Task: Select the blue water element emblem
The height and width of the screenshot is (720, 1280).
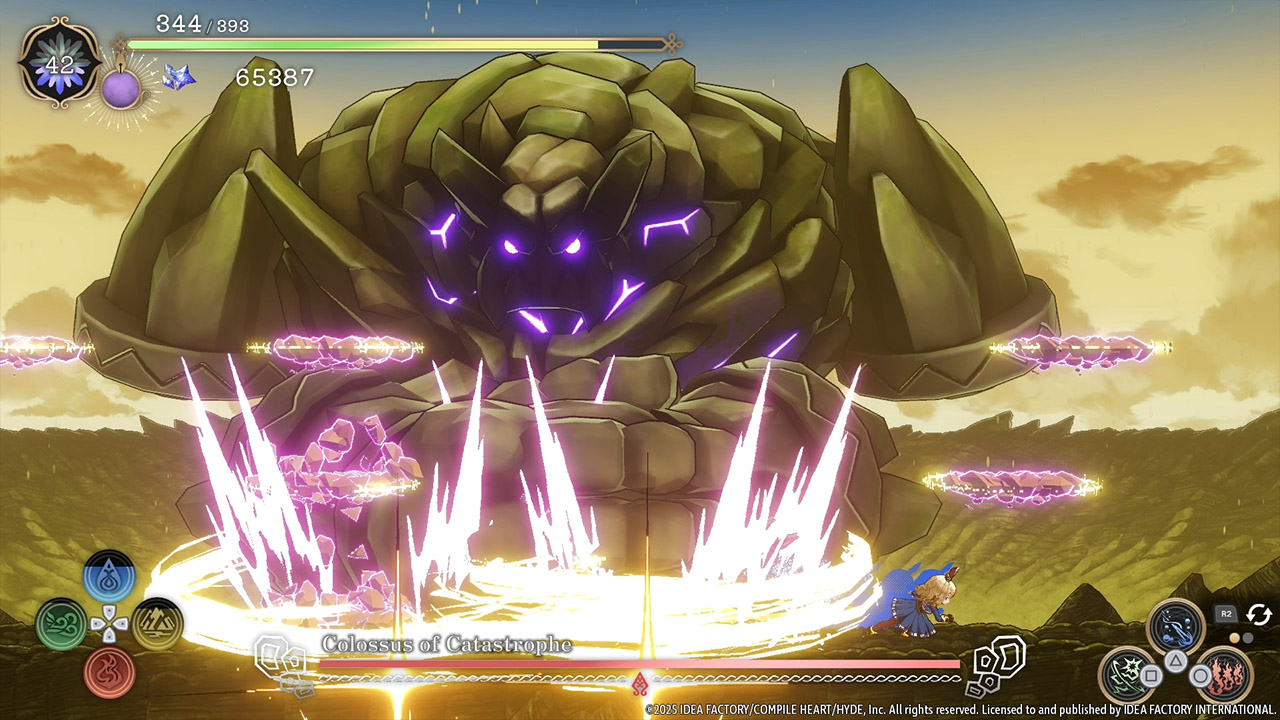Action: [109, 577]
